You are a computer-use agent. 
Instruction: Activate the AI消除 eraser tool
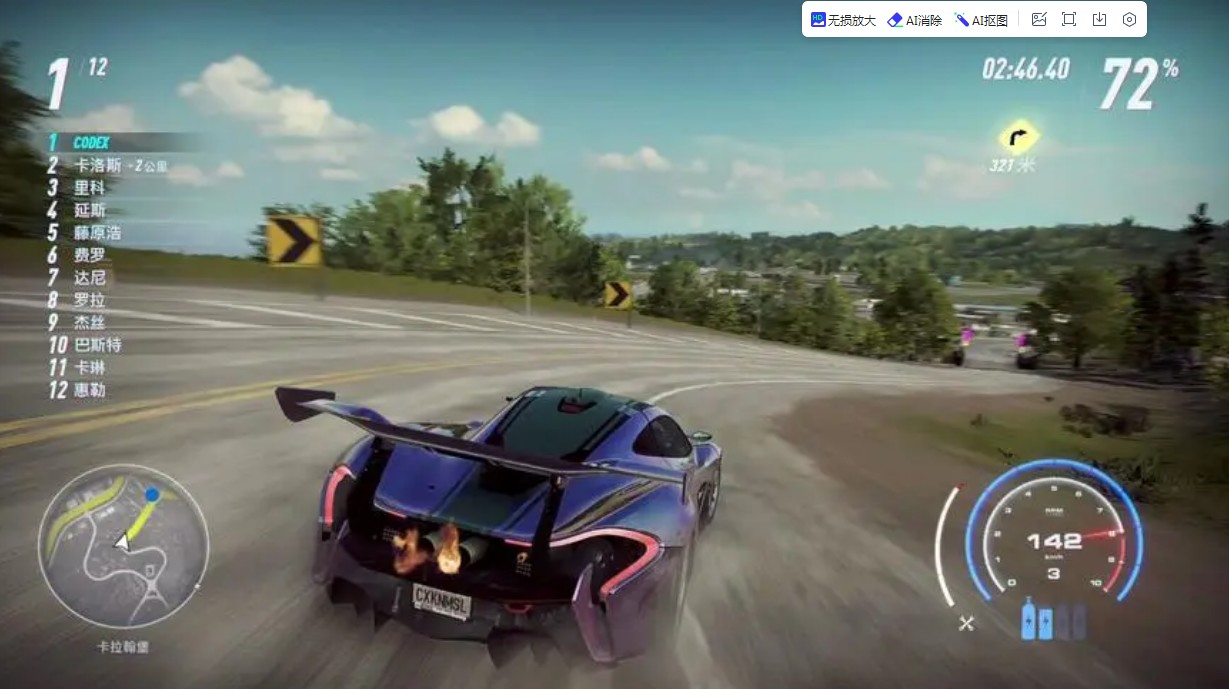[914, 20]
